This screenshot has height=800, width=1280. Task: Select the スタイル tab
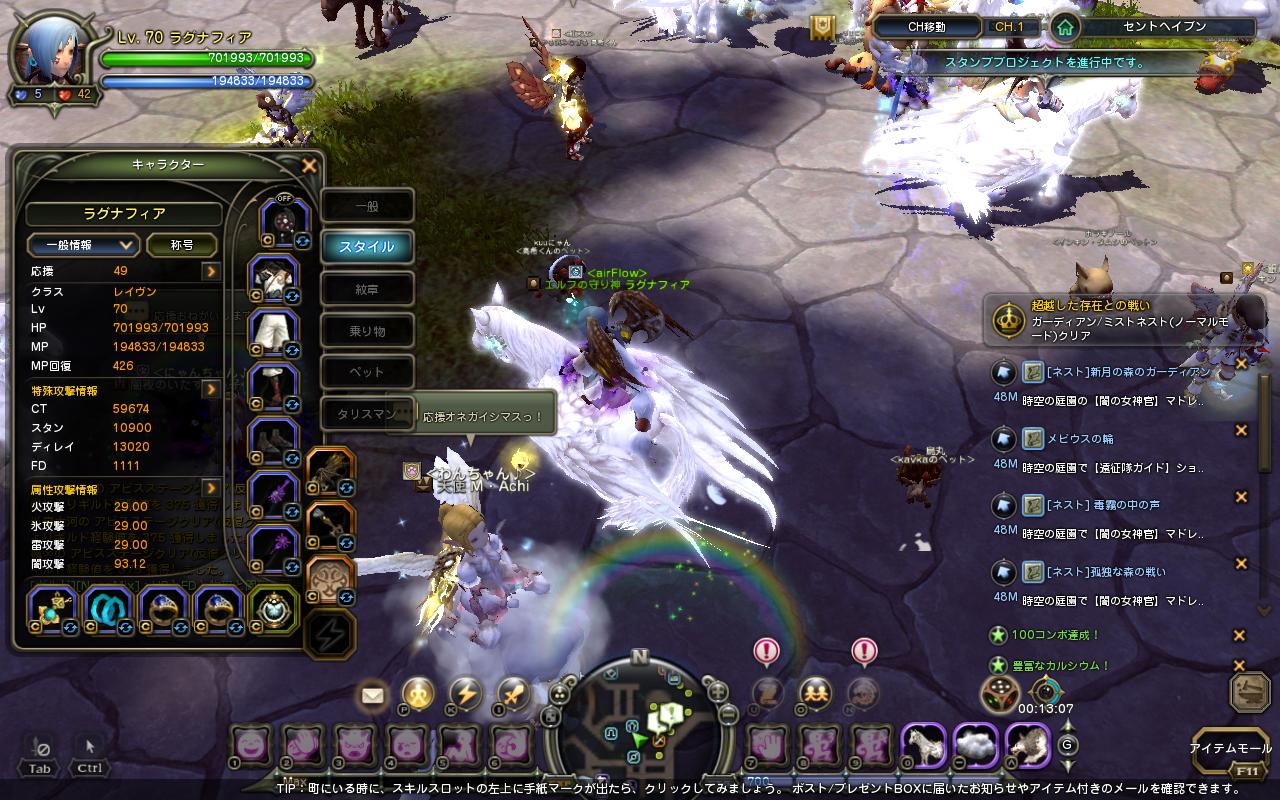point(367,247)
